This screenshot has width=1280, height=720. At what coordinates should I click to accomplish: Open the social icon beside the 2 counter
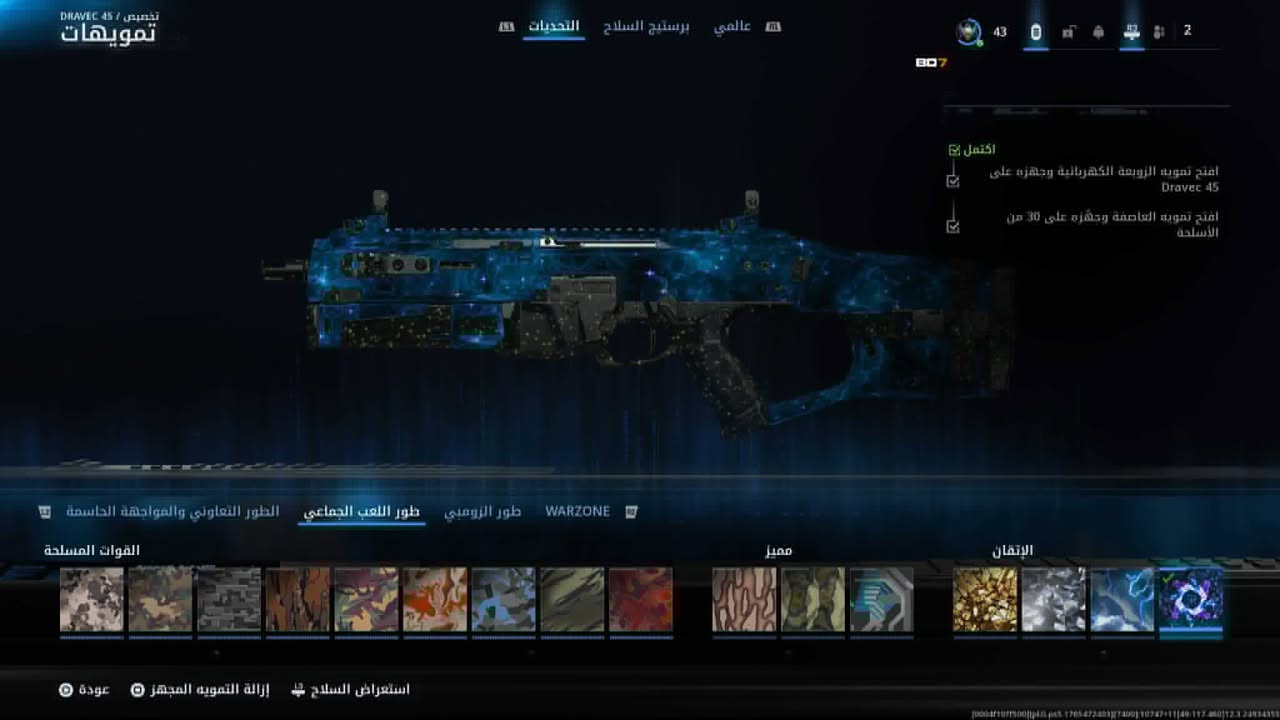point(1158,32)
